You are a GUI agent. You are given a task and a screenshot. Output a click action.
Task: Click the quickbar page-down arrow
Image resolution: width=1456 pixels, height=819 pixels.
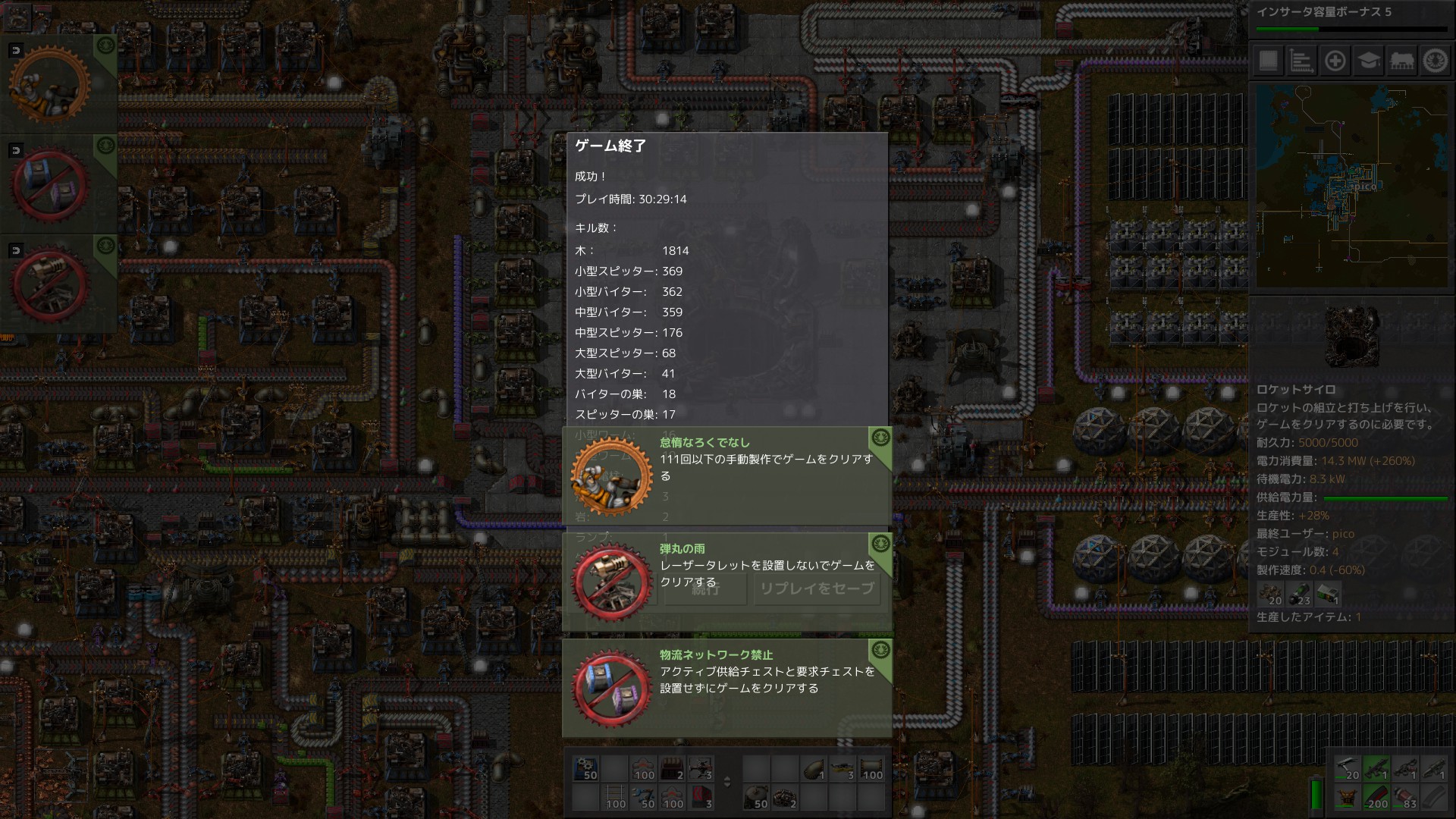pos(726,786)
